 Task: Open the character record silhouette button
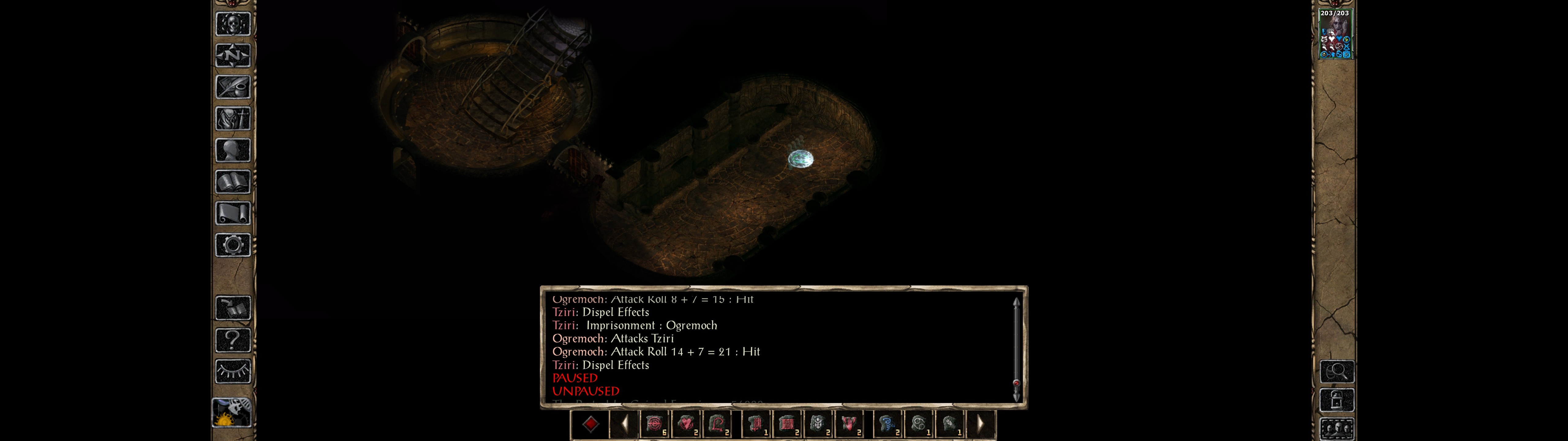pos(232,150)
